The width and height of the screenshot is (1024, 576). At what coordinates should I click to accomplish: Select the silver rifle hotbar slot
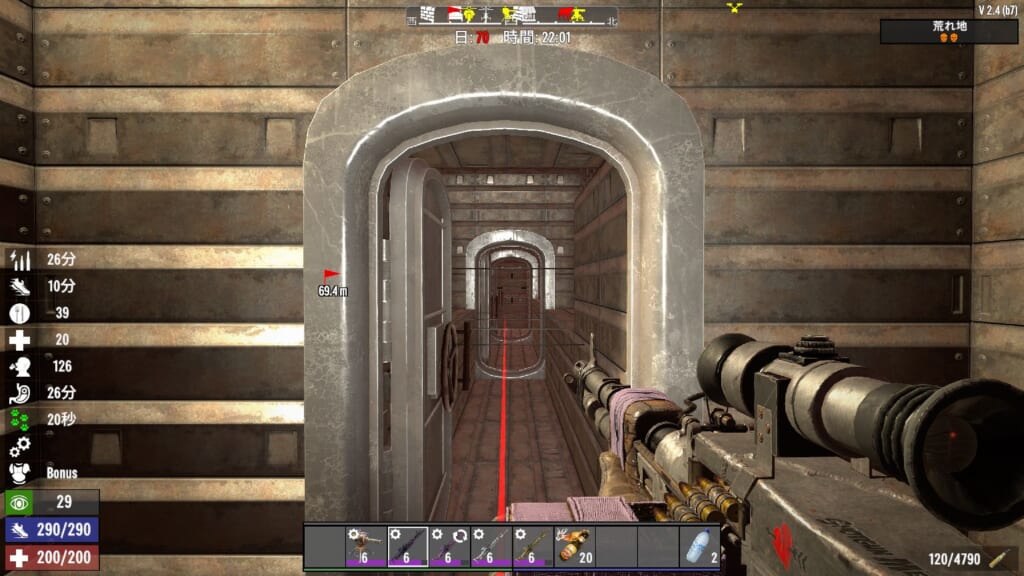pos(491,547)
